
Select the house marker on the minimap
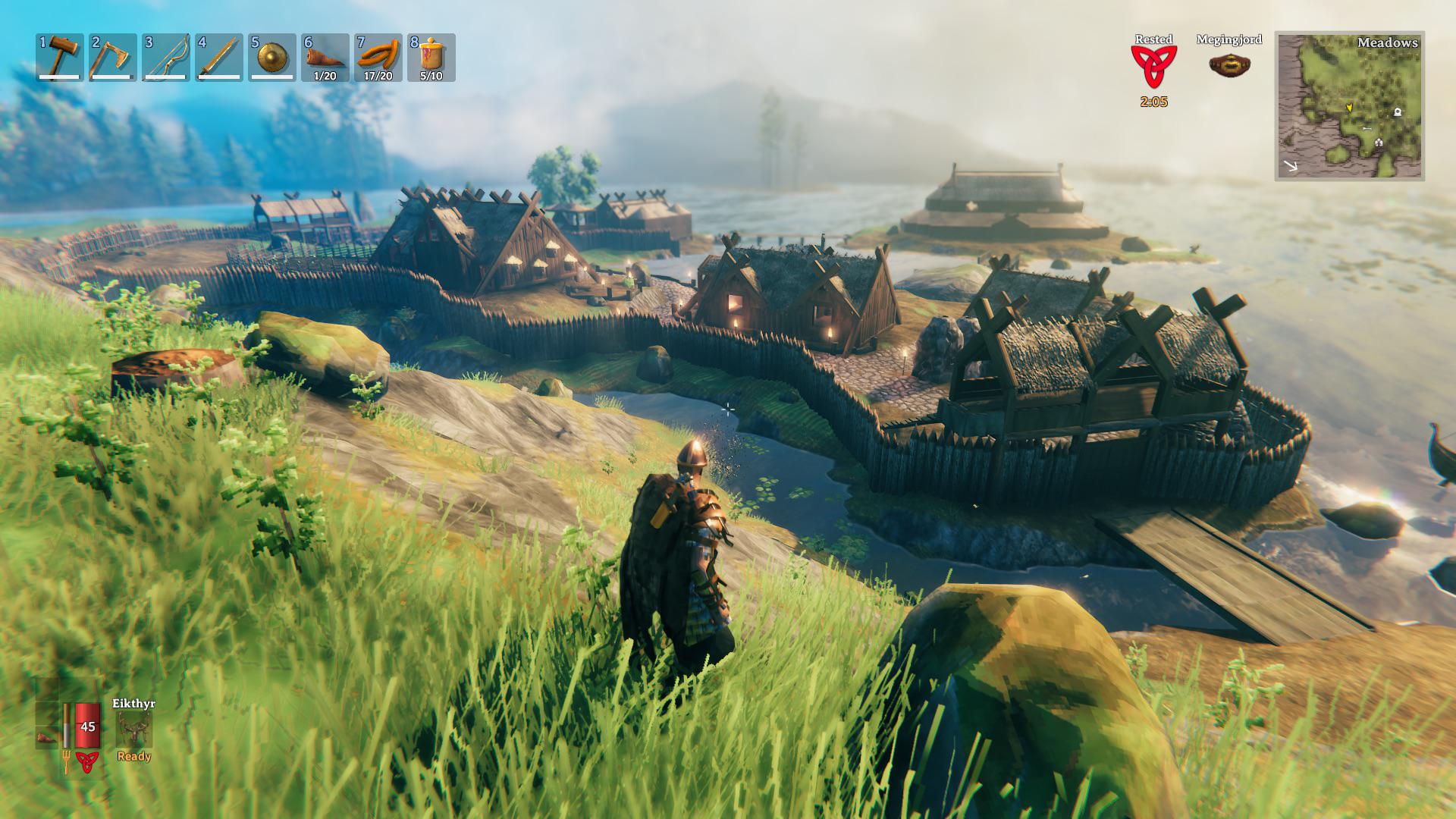pos(1379,142)
